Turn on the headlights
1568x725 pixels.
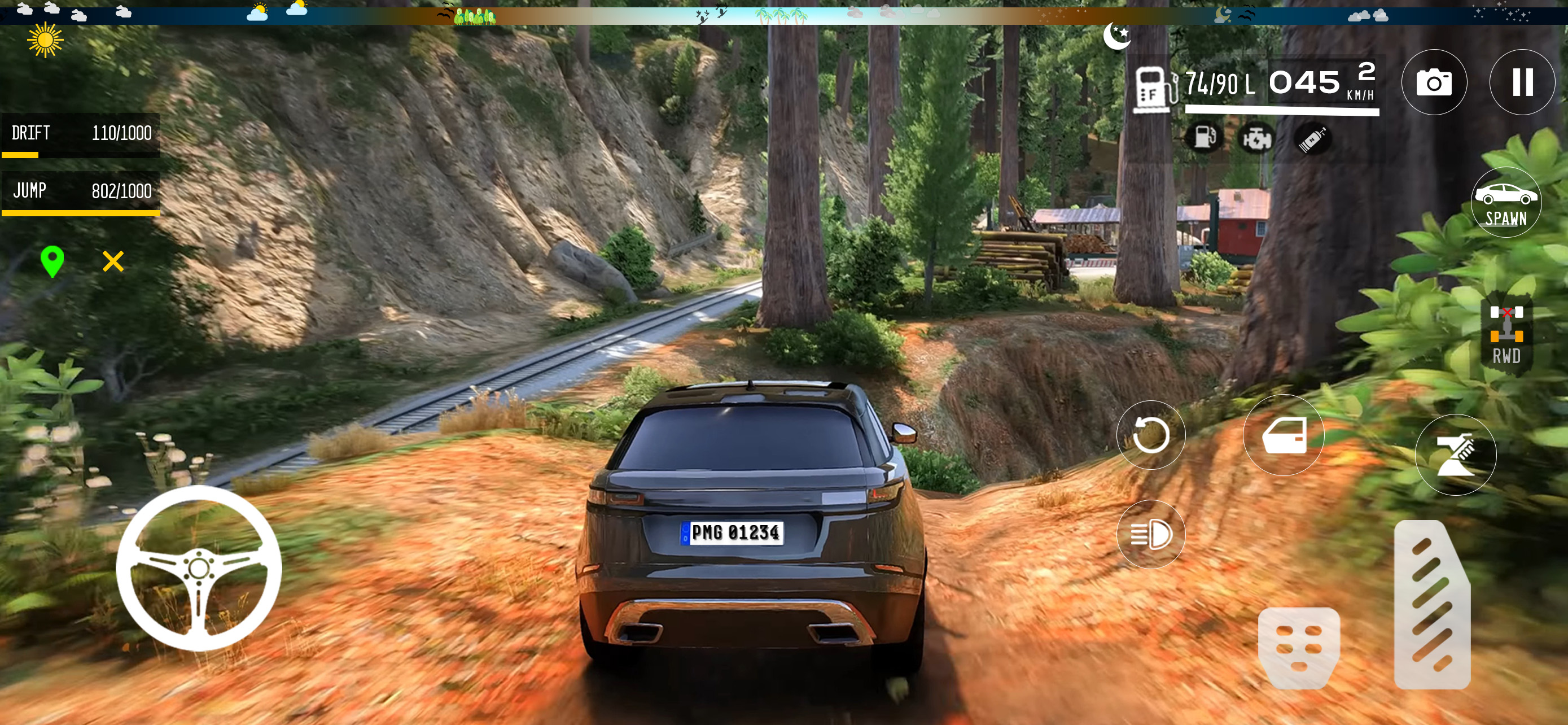(1150, 534)
